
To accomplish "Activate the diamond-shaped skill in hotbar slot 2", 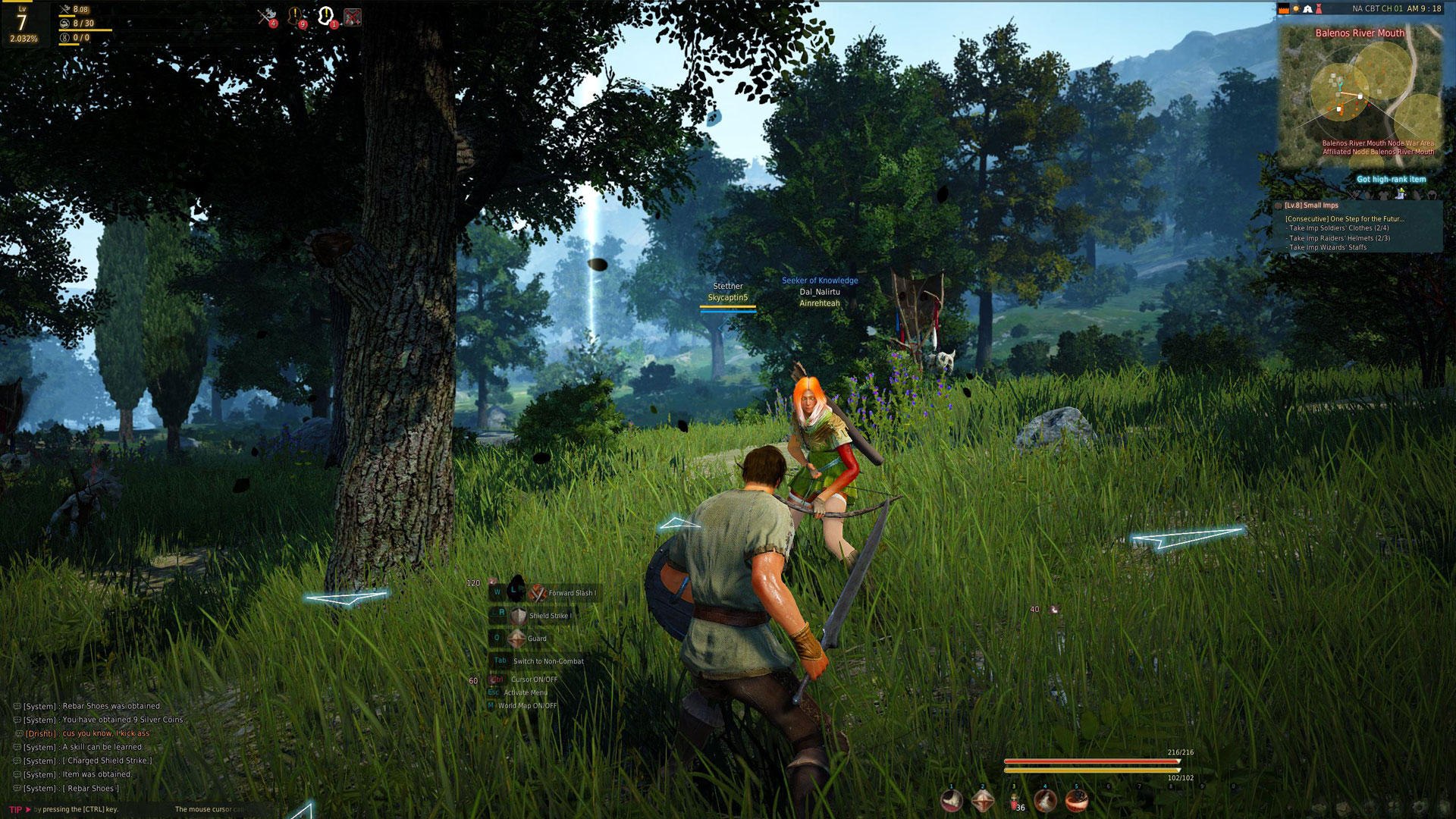I will [x=983, y=800].
